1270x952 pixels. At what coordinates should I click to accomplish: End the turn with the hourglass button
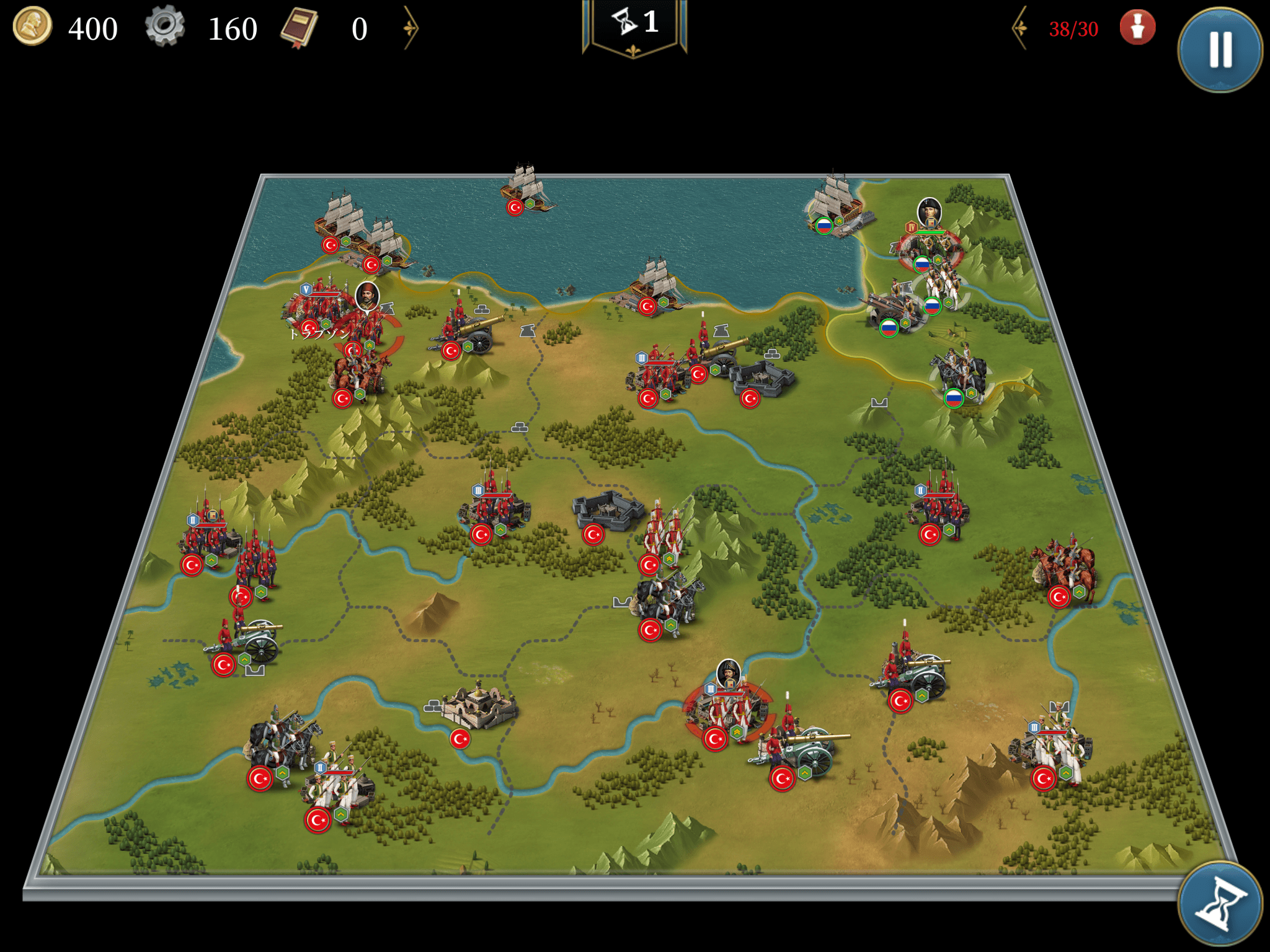point(1220,904)
